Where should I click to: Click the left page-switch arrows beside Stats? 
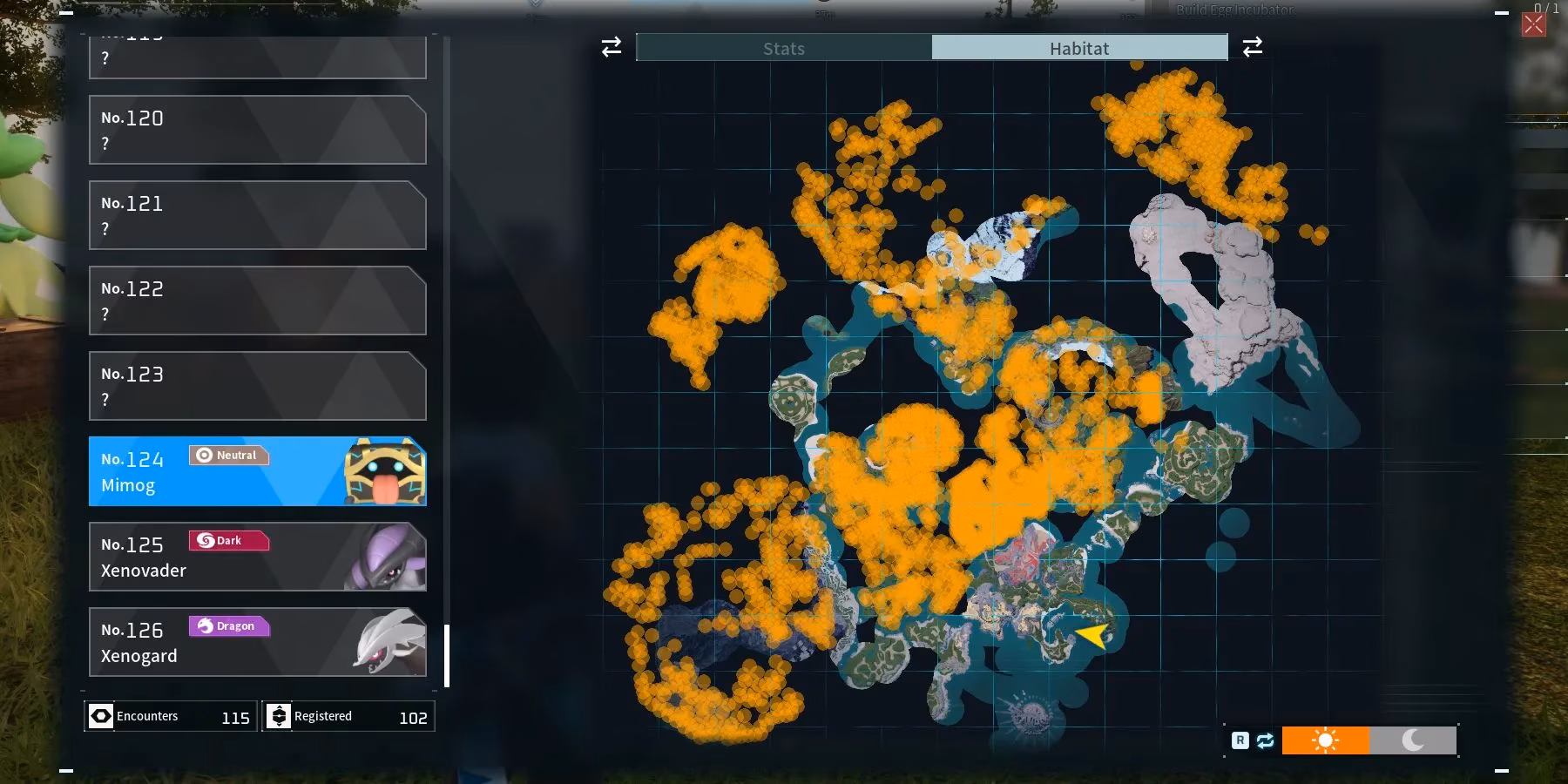pos(610,47)
